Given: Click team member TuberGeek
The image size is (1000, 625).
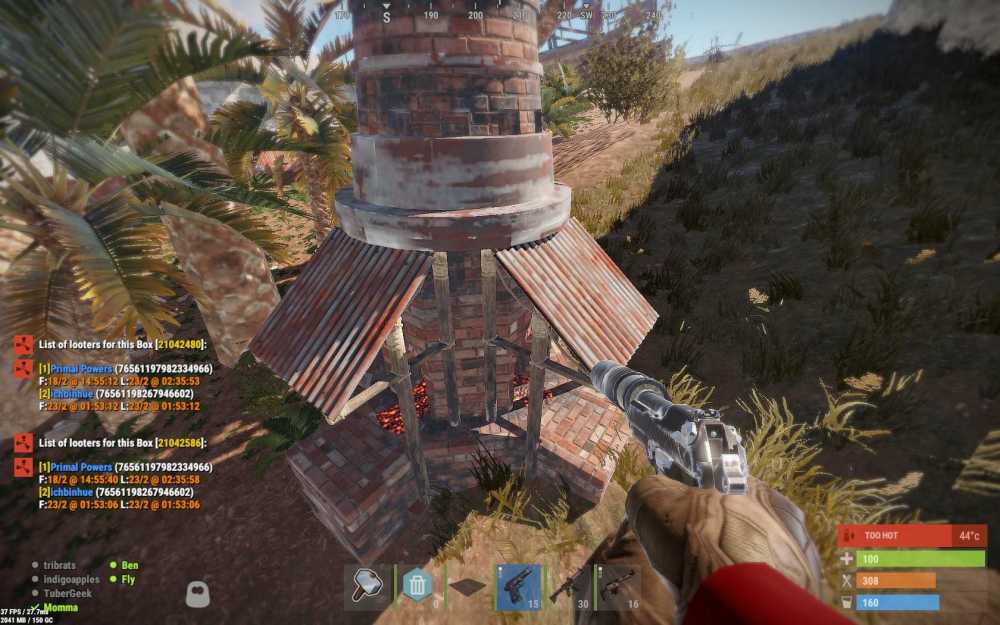Looking at the screenshot, I should [66, 593].
